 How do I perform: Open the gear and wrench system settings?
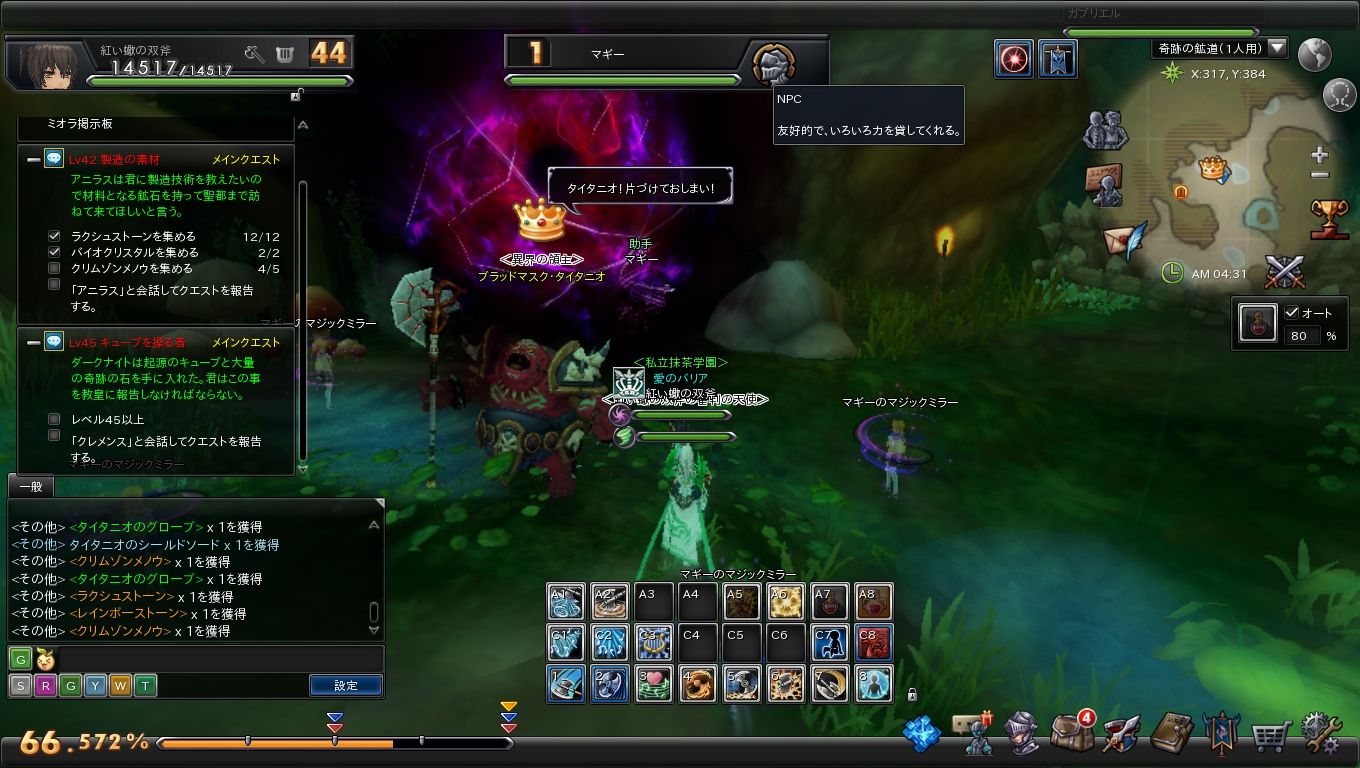(1320, 734)
